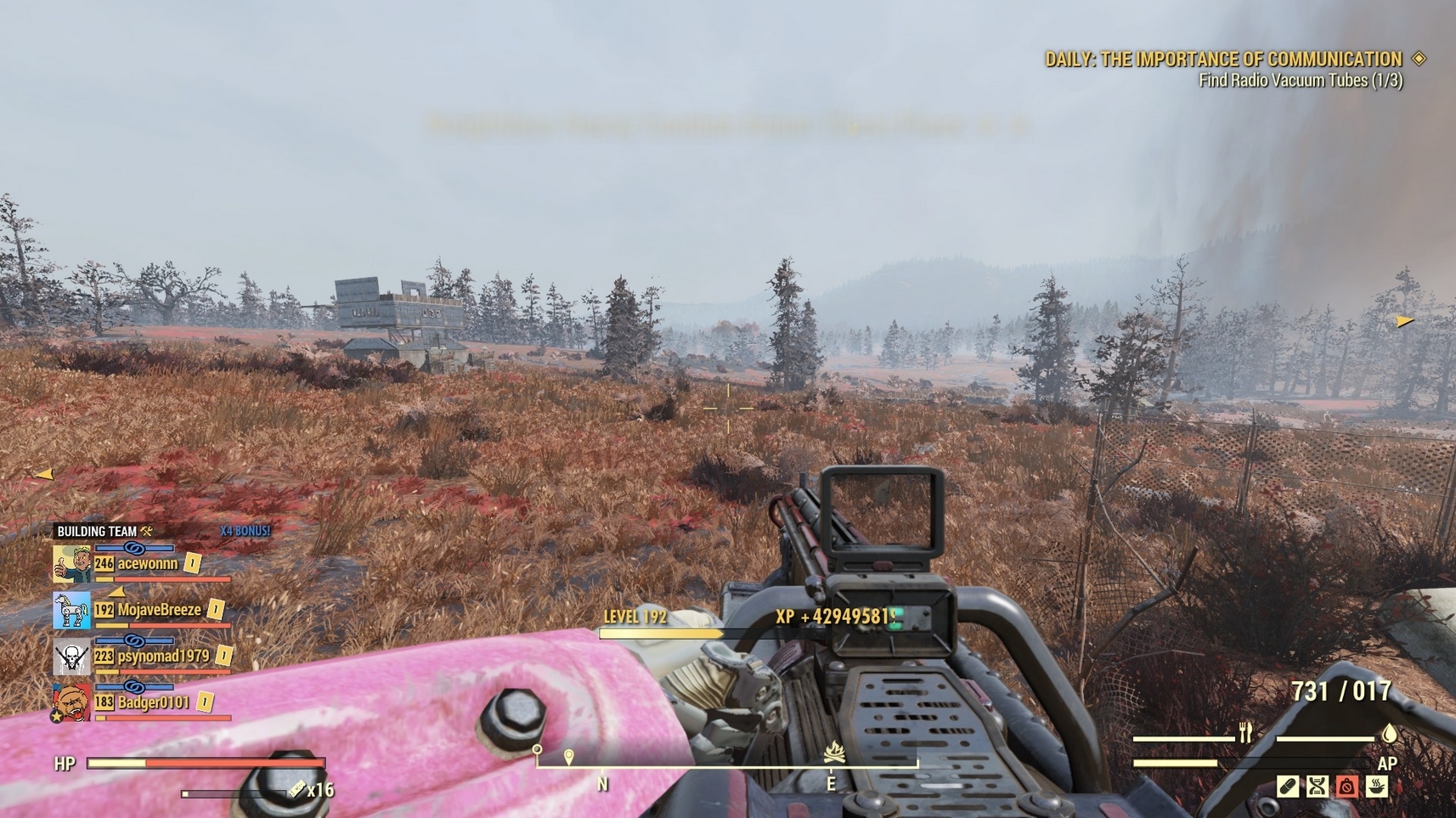
Task: Select the well-fed soup bowl icon
Action: (x=1376, y=787)
